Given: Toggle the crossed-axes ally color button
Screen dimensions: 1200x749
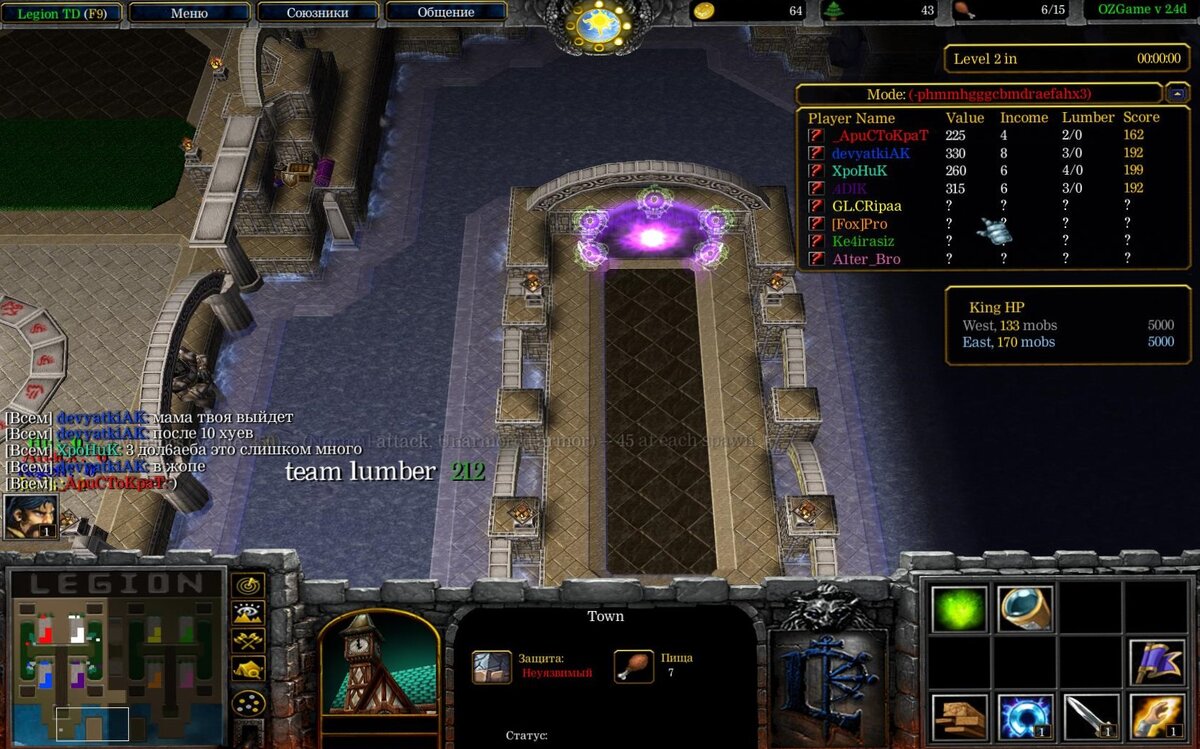Looking at the screenshot, I should [x=247, y=641].
